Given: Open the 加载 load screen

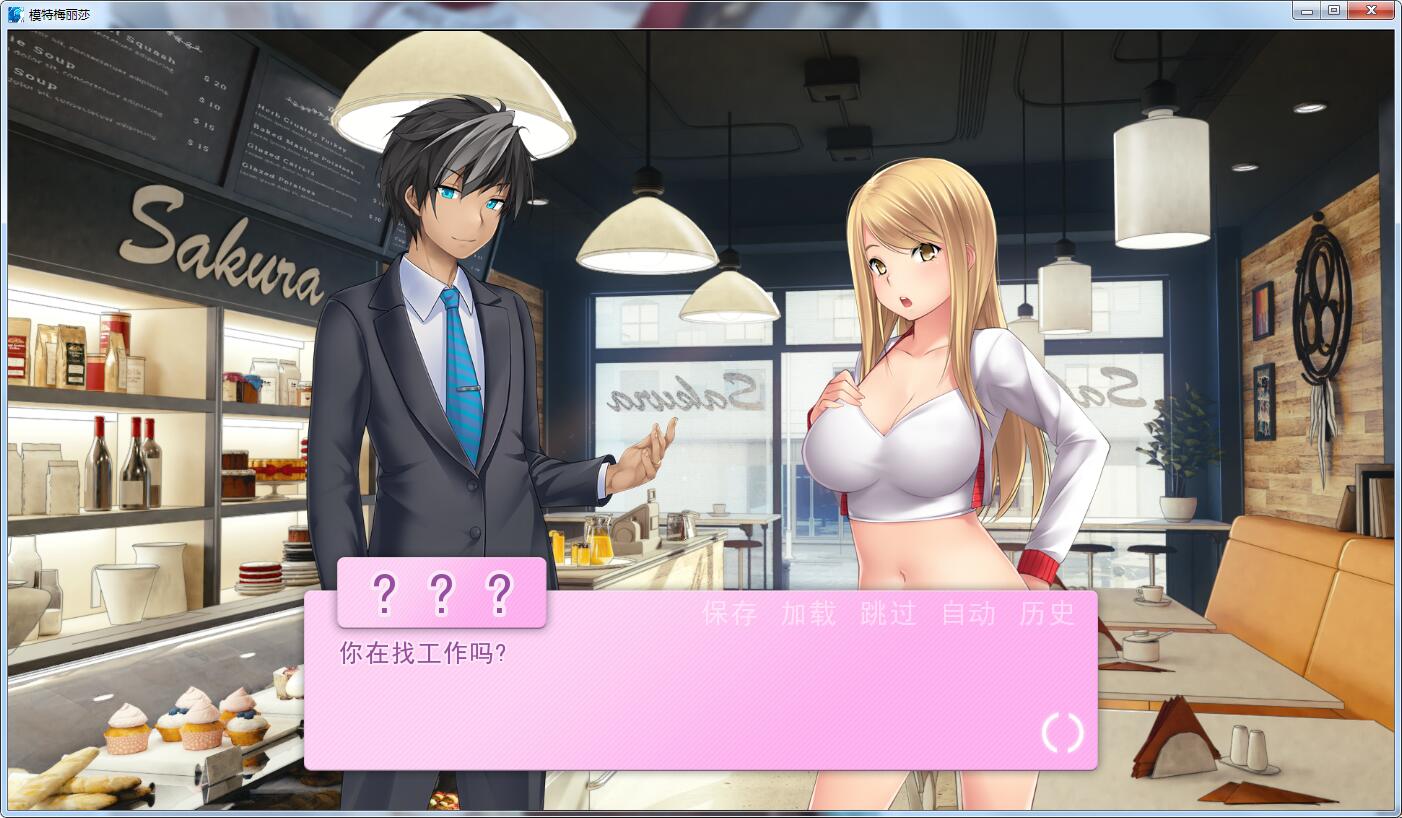Looking at the screenshot, I should click(x=806, y=615).
